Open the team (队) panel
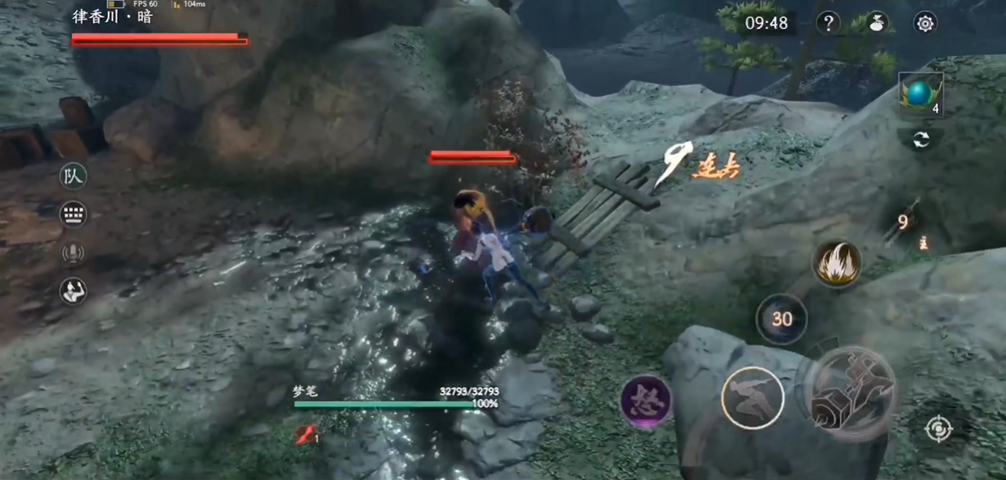 pos(73,176)
